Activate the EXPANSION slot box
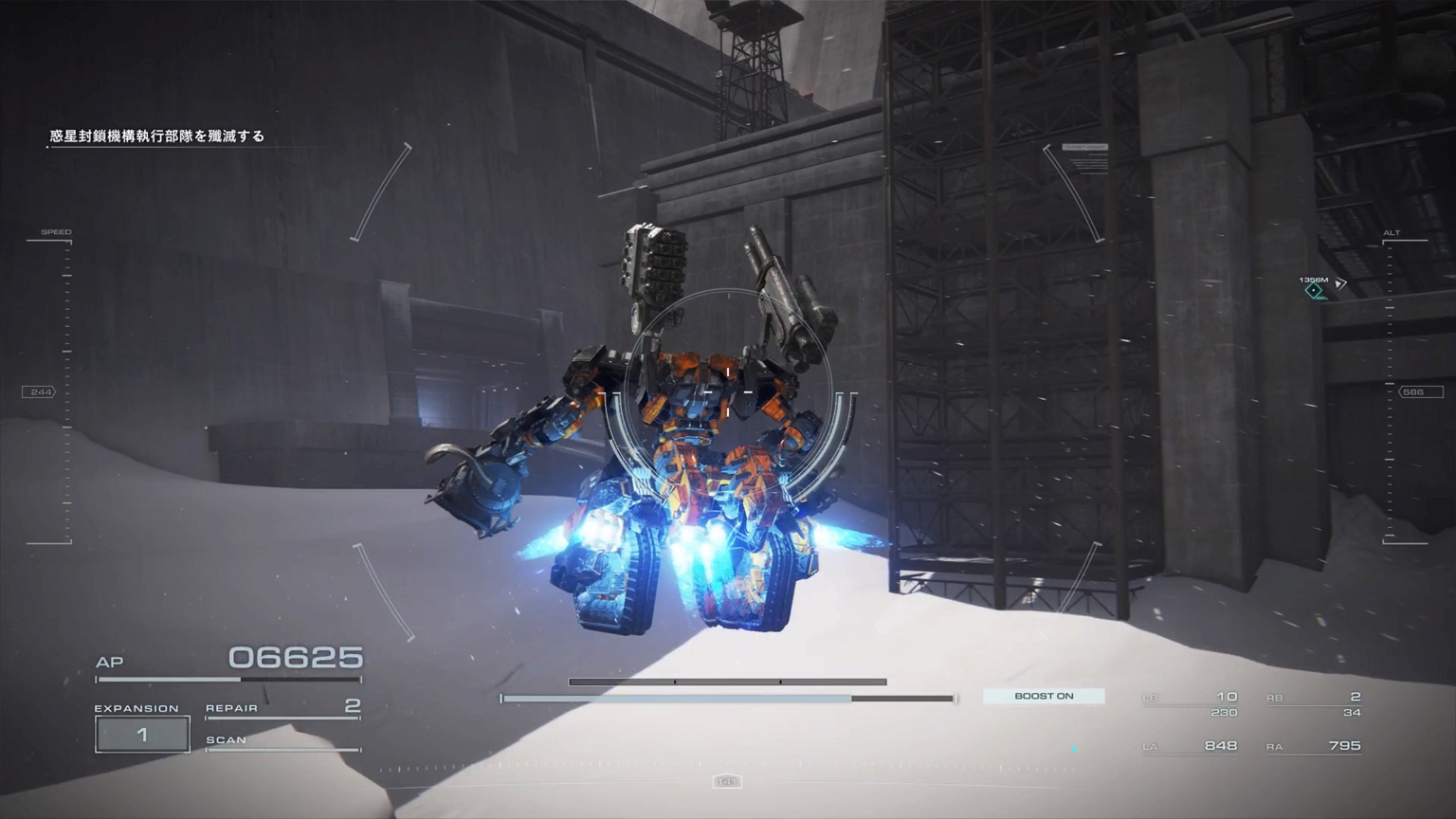Screen dimensions: 1456x819 (142, 735)
